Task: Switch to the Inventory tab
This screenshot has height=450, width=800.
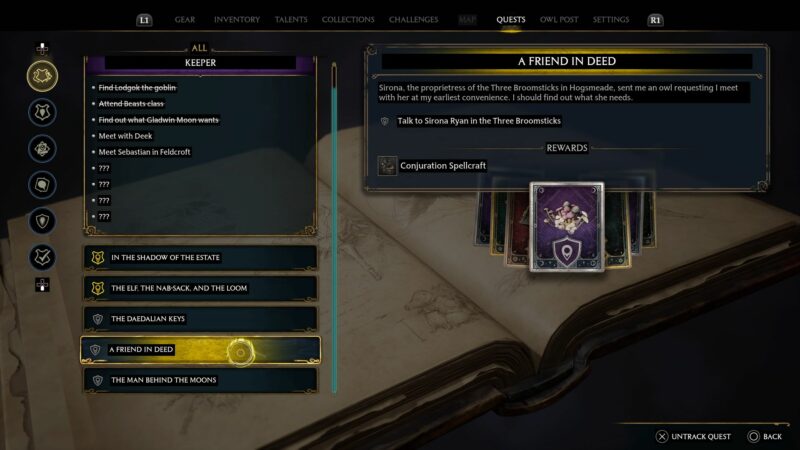Action: point(237,19)
